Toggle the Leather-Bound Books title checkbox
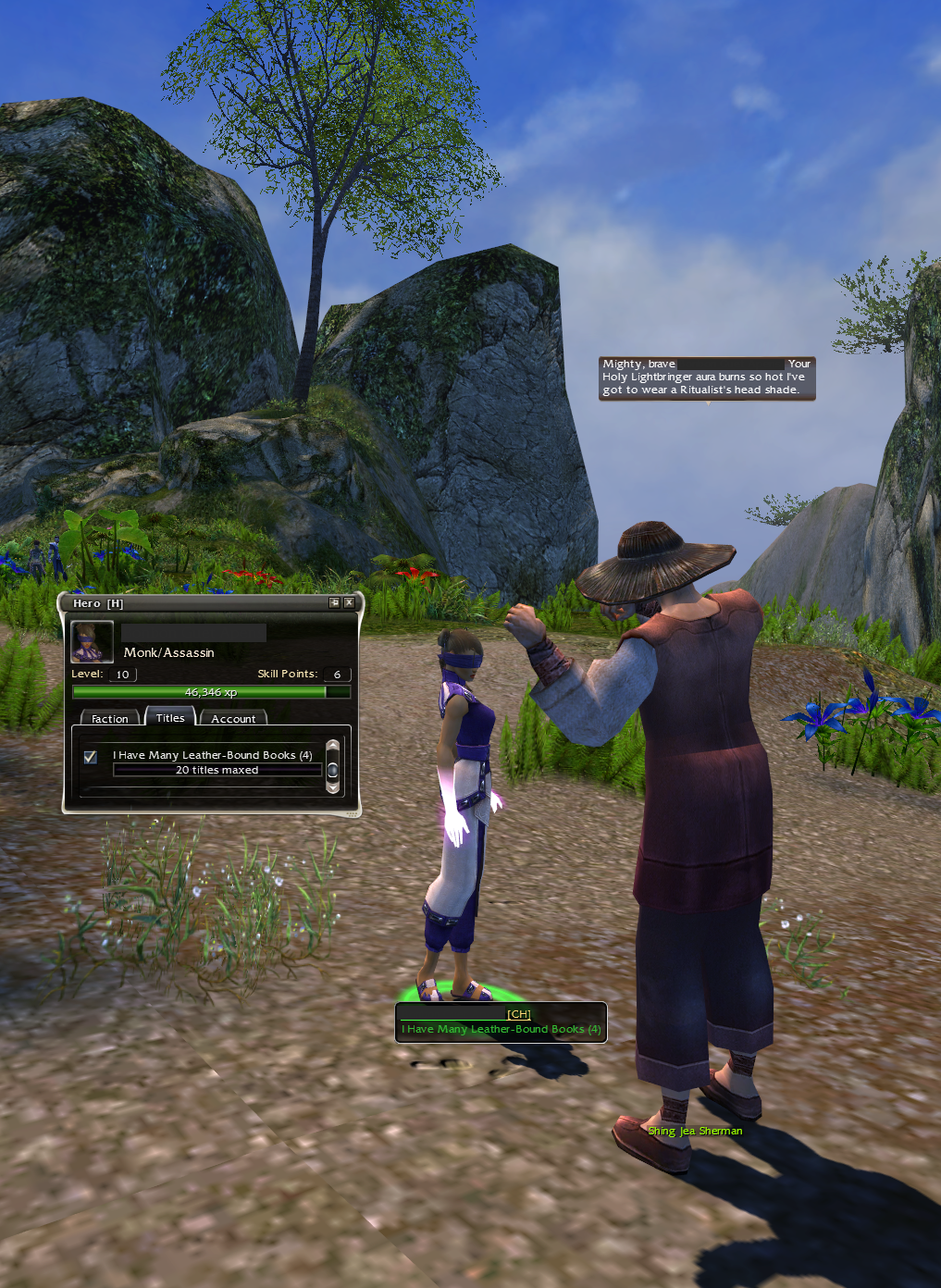This screenshot has width=941, height=1288. [91, 757]
